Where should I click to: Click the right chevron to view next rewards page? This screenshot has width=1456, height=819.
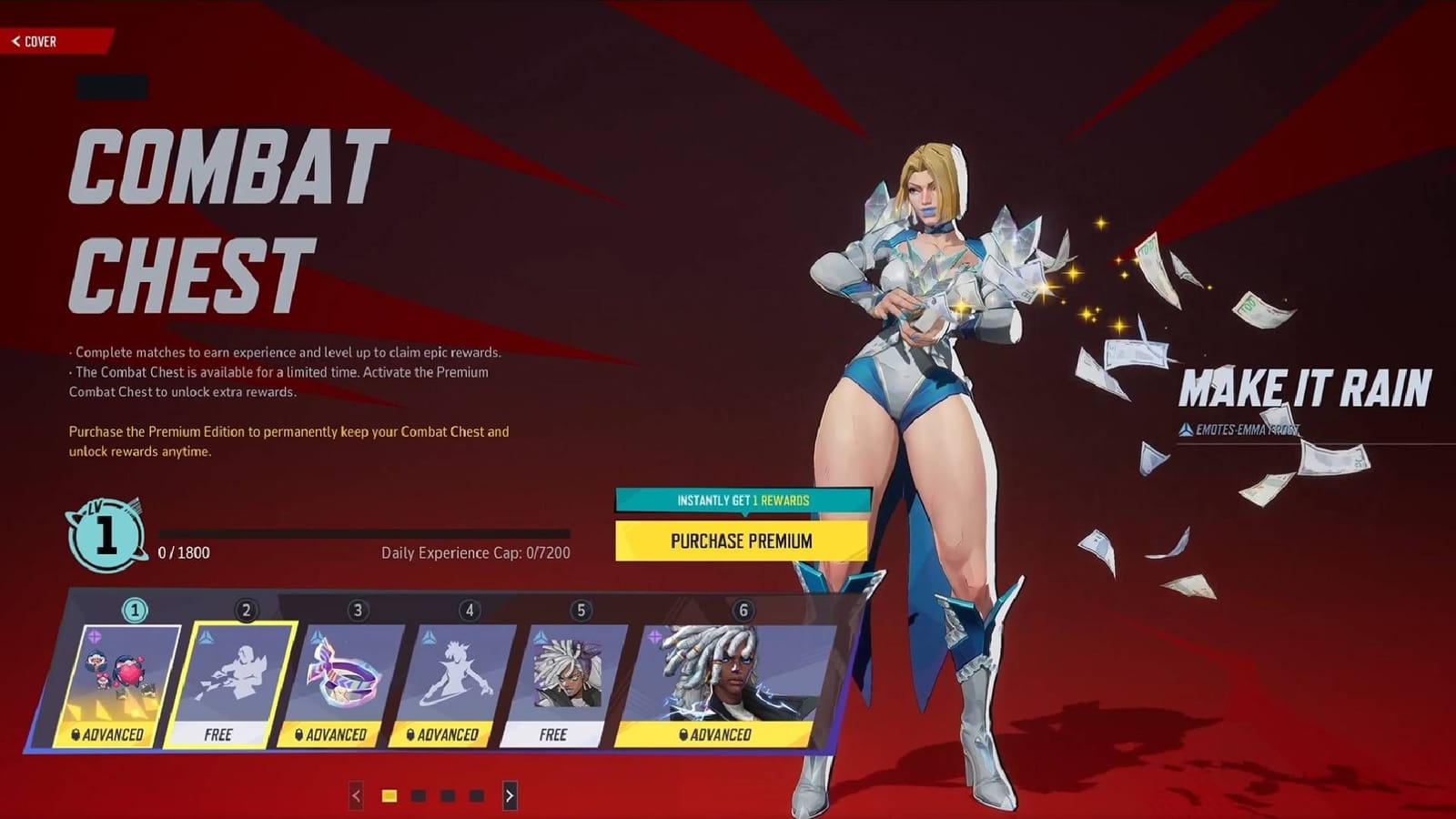coord(510,795)
